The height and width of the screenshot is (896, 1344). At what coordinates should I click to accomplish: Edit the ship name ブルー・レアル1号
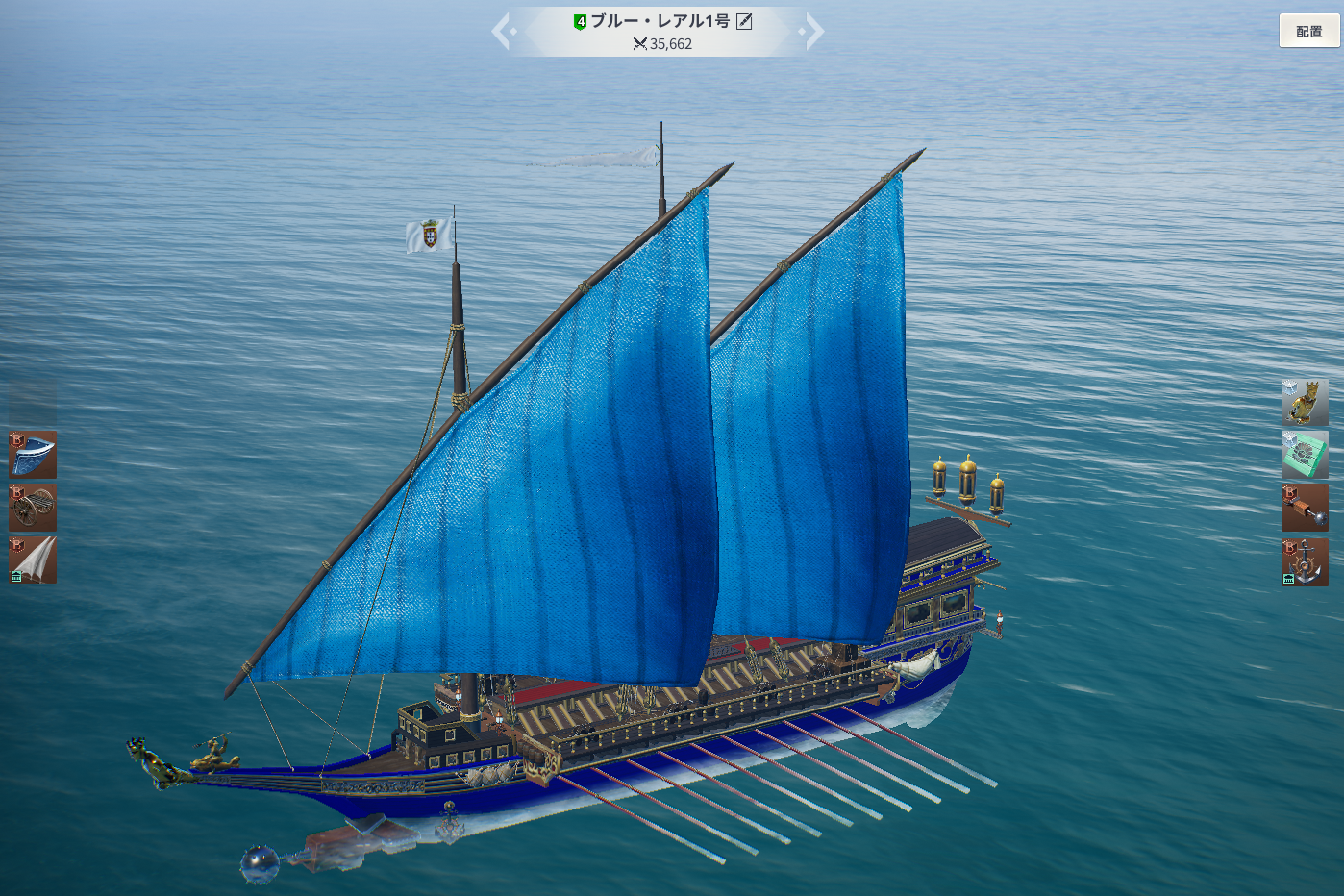click(x=744, y=21)
